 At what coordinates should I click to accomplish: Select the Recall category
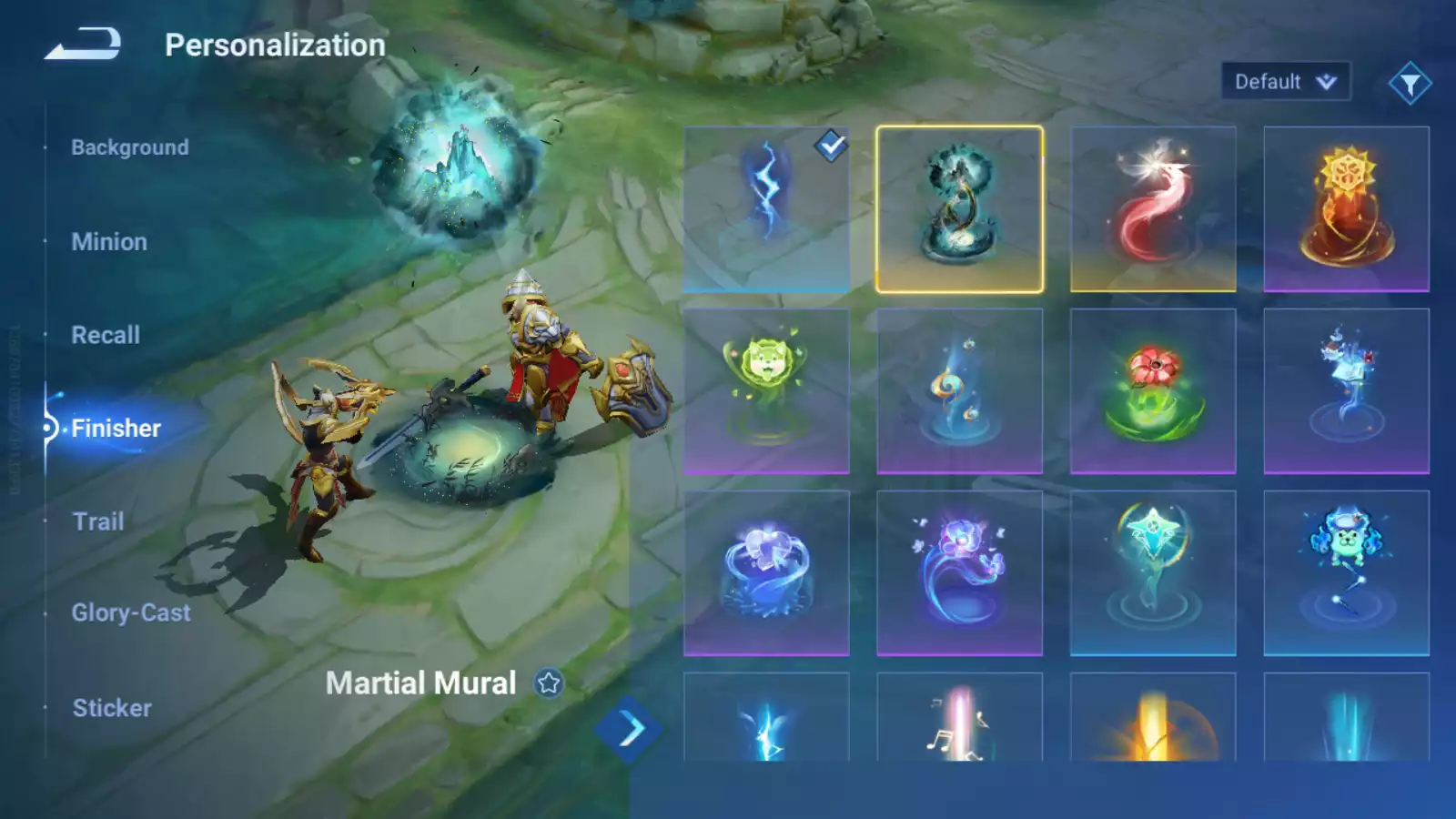point(106,335)
